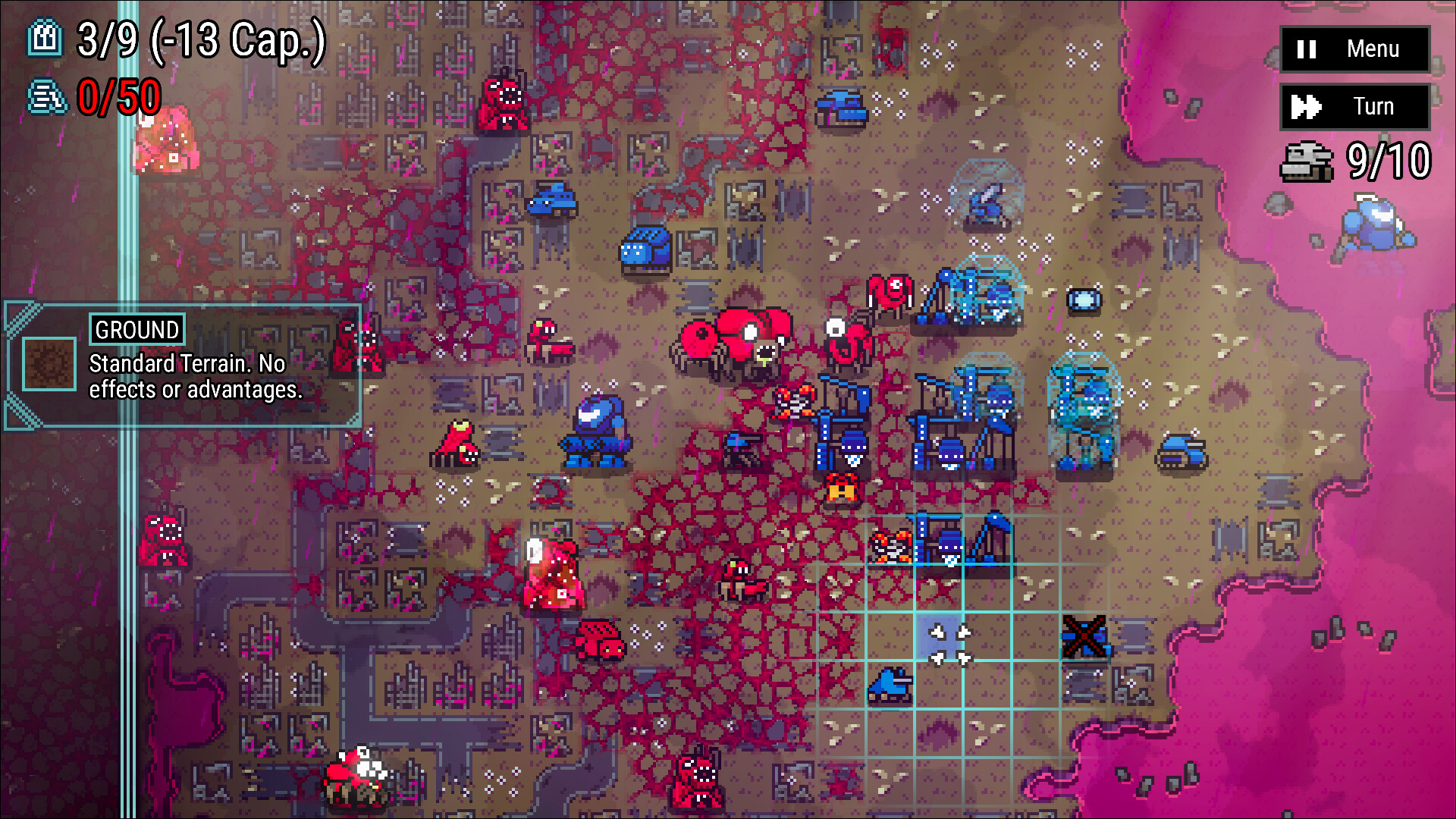
Task: Click the tank icon beside the 9/10 counter
Action: coord(1306,161)
